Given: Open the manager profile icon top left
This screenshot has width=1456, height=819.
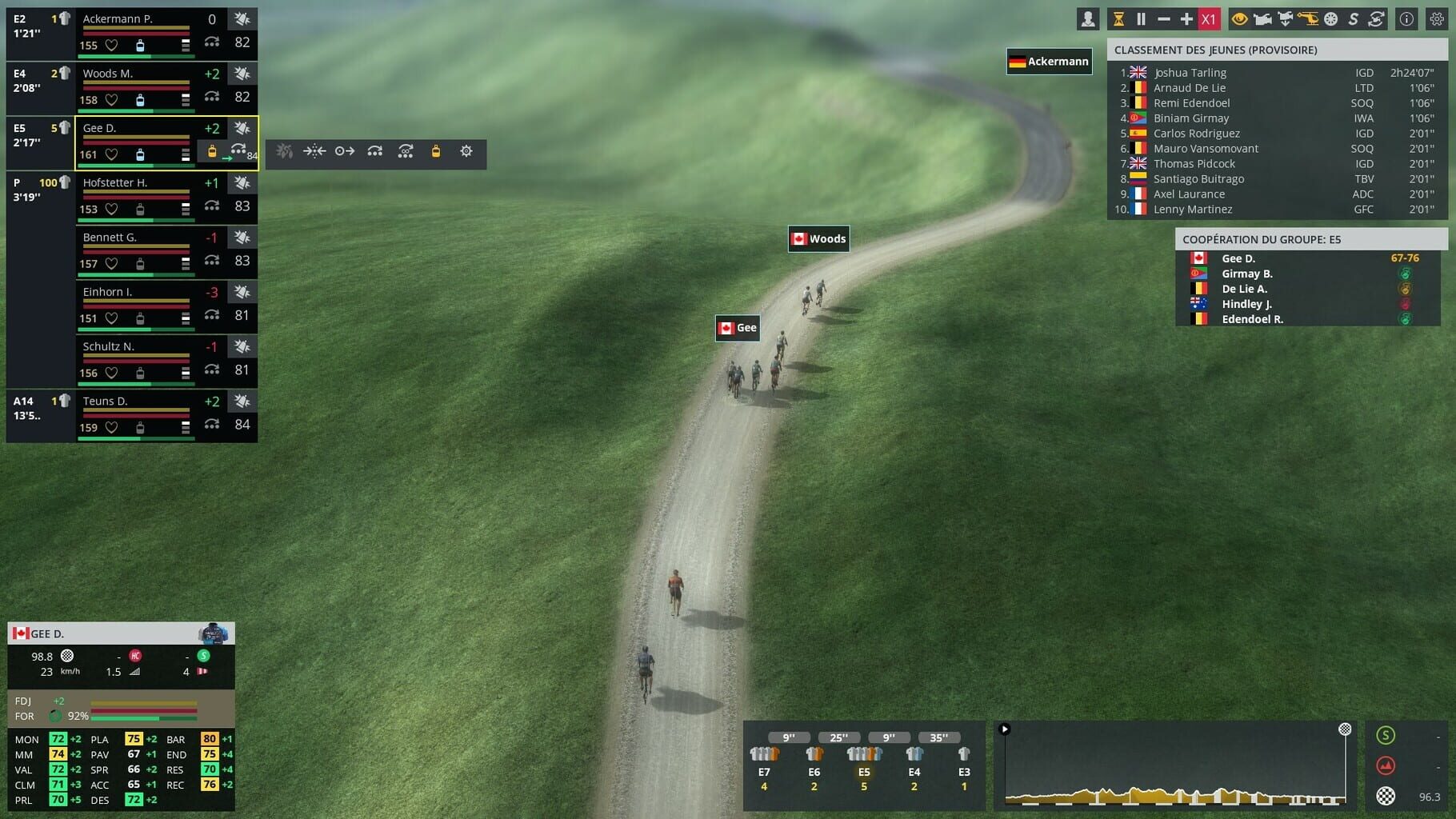Looking at the screenshot, I should 1088,18.
